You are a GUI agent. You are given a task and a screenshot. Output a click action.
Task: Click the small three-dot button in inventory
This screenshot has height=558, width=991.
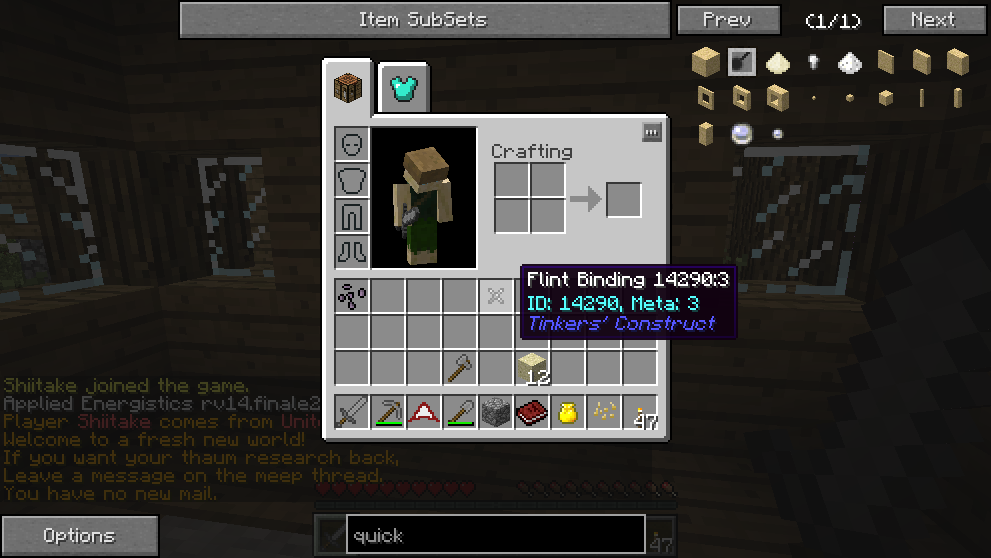(652, 132)
